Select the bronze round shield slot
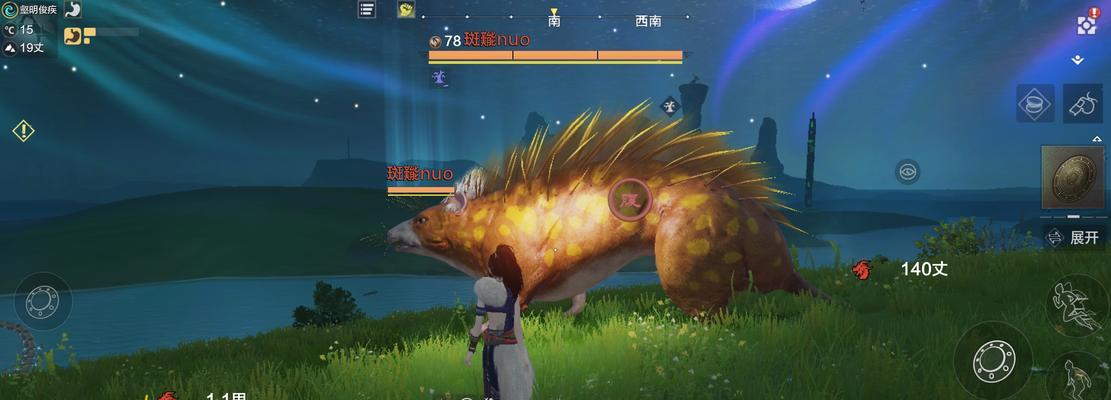This screenshot has height=400, width=1111. point(1073,180)
